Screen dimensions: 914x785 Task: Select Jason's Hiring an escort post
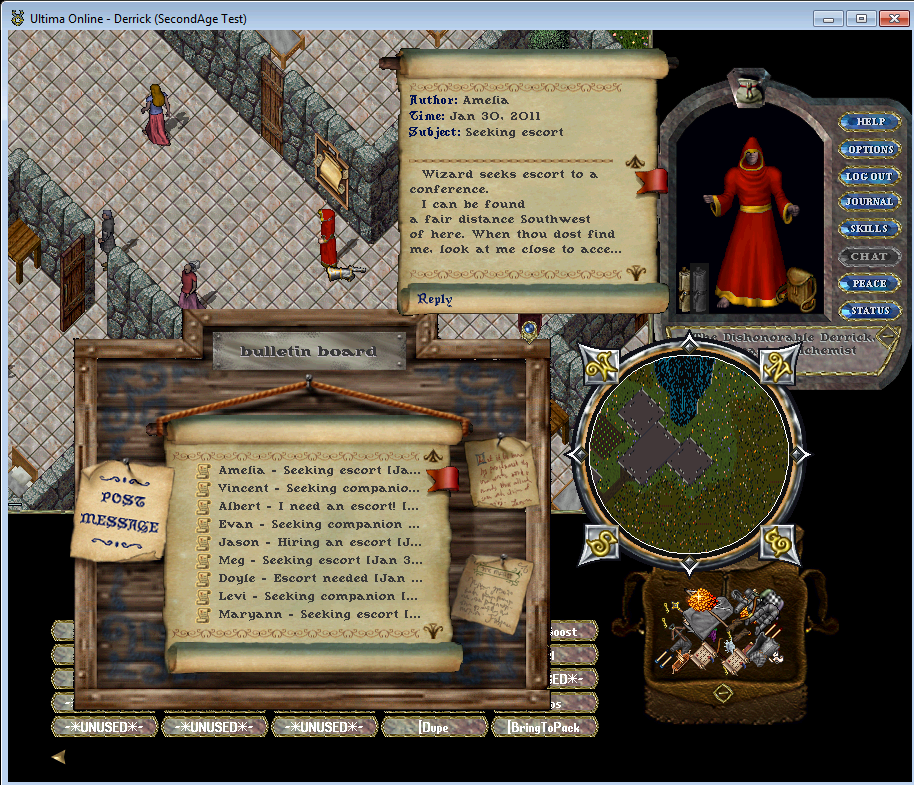coord(318,542)
